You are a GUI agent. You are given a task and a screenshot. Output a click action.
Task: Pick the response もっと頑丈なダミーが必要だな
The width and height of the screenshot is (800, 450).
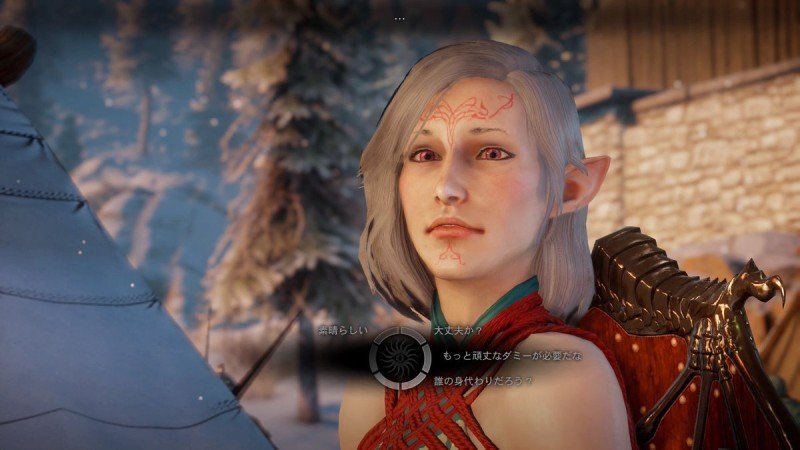click(x=507, y=355)
